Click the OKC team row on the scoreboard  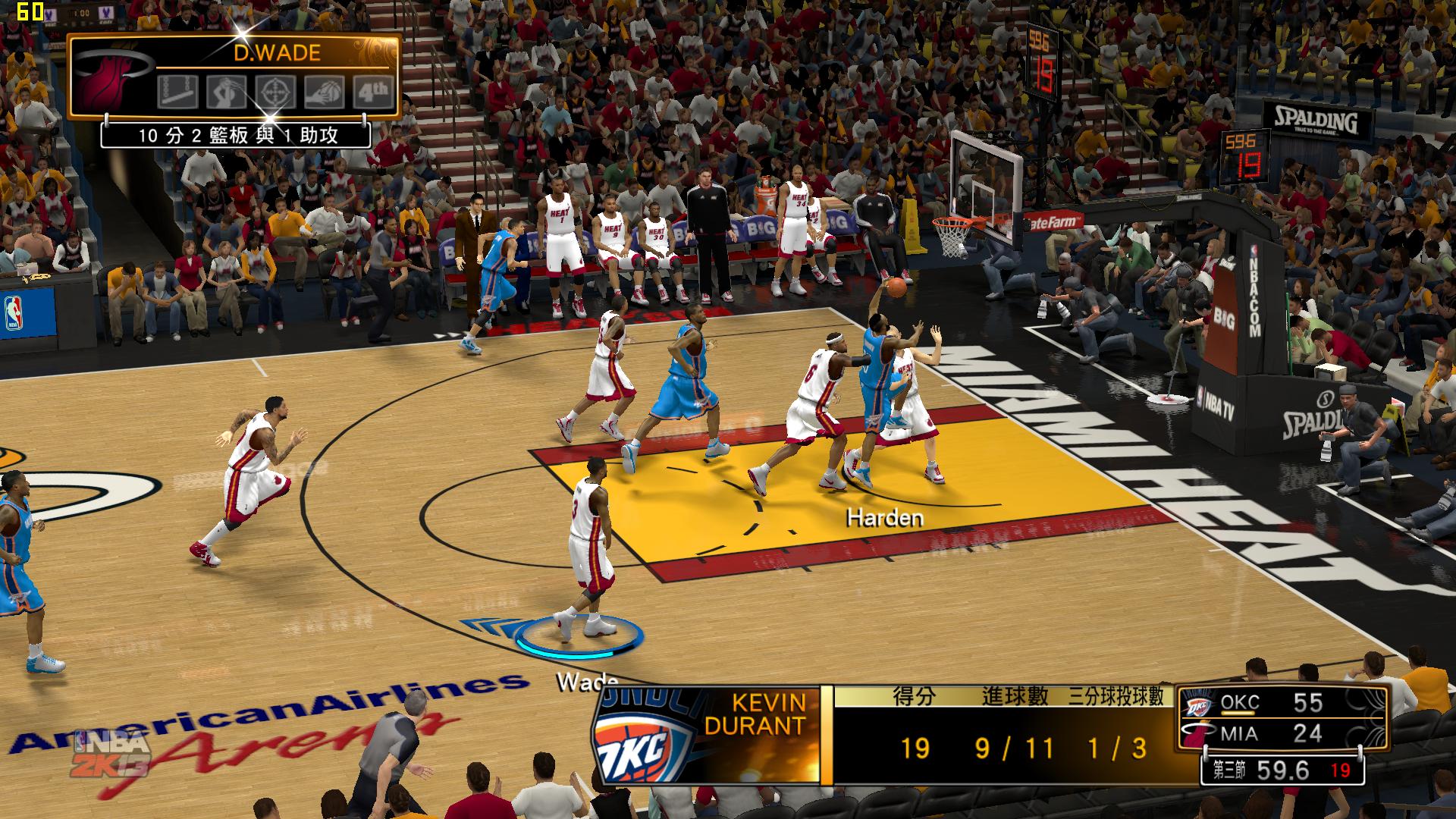click(x=1283, y=703)
